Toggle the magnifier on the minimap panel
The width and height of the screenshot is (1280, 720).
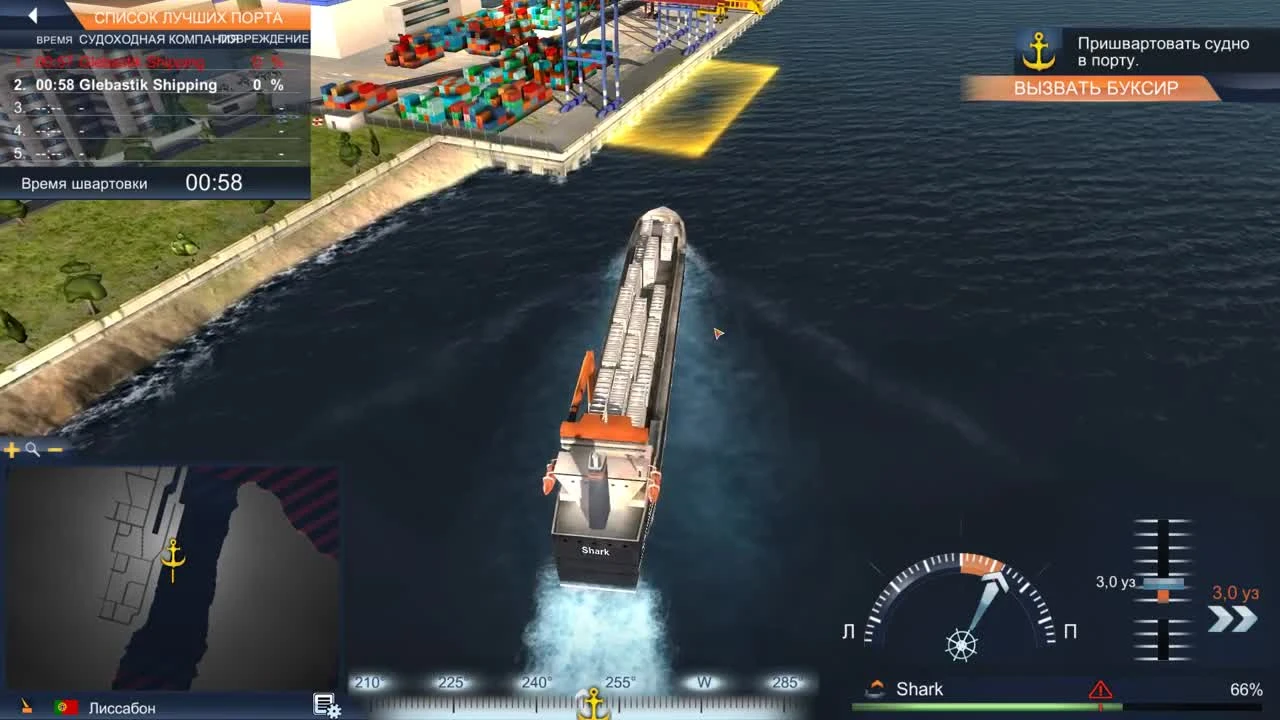coord(32,449)
